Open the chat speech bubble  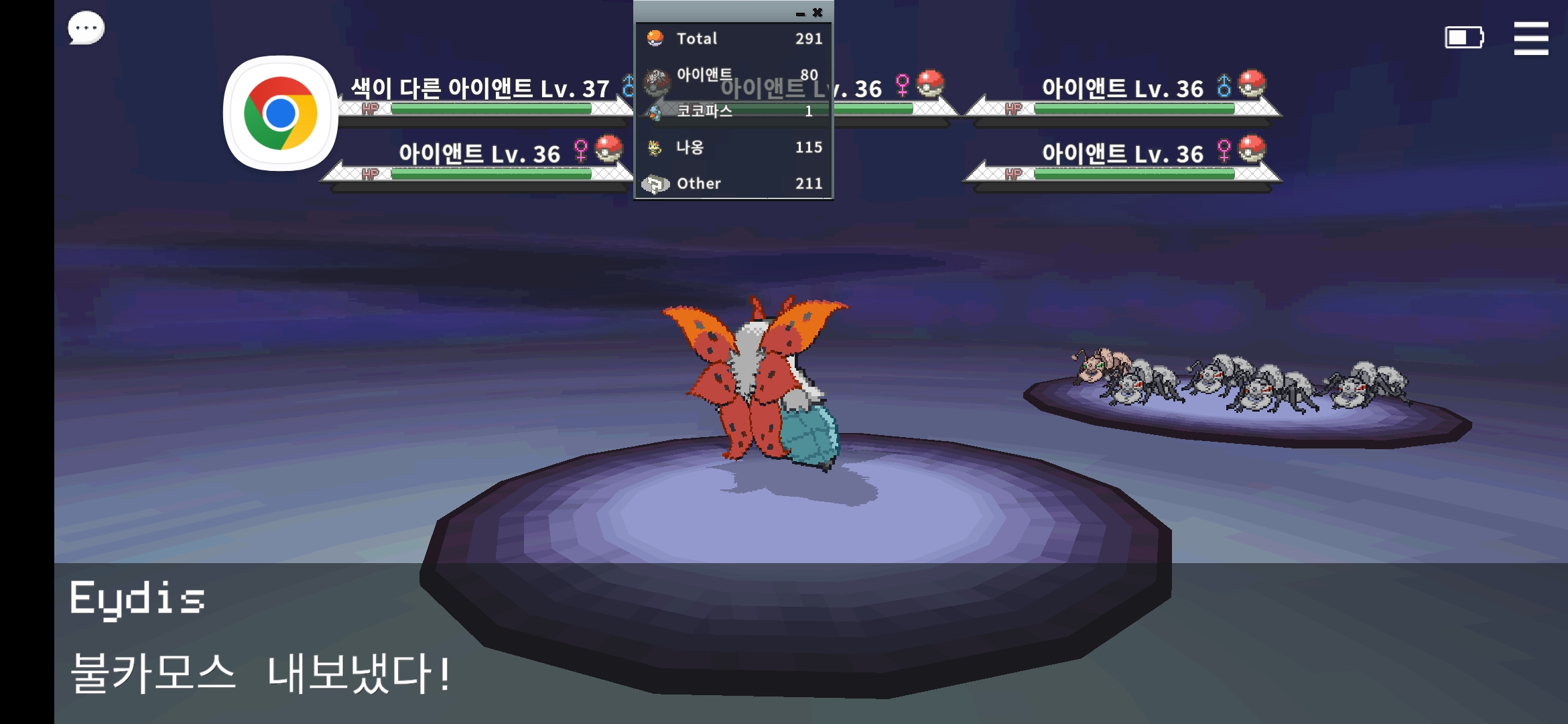pyautogui.click(x=86, y=29)
